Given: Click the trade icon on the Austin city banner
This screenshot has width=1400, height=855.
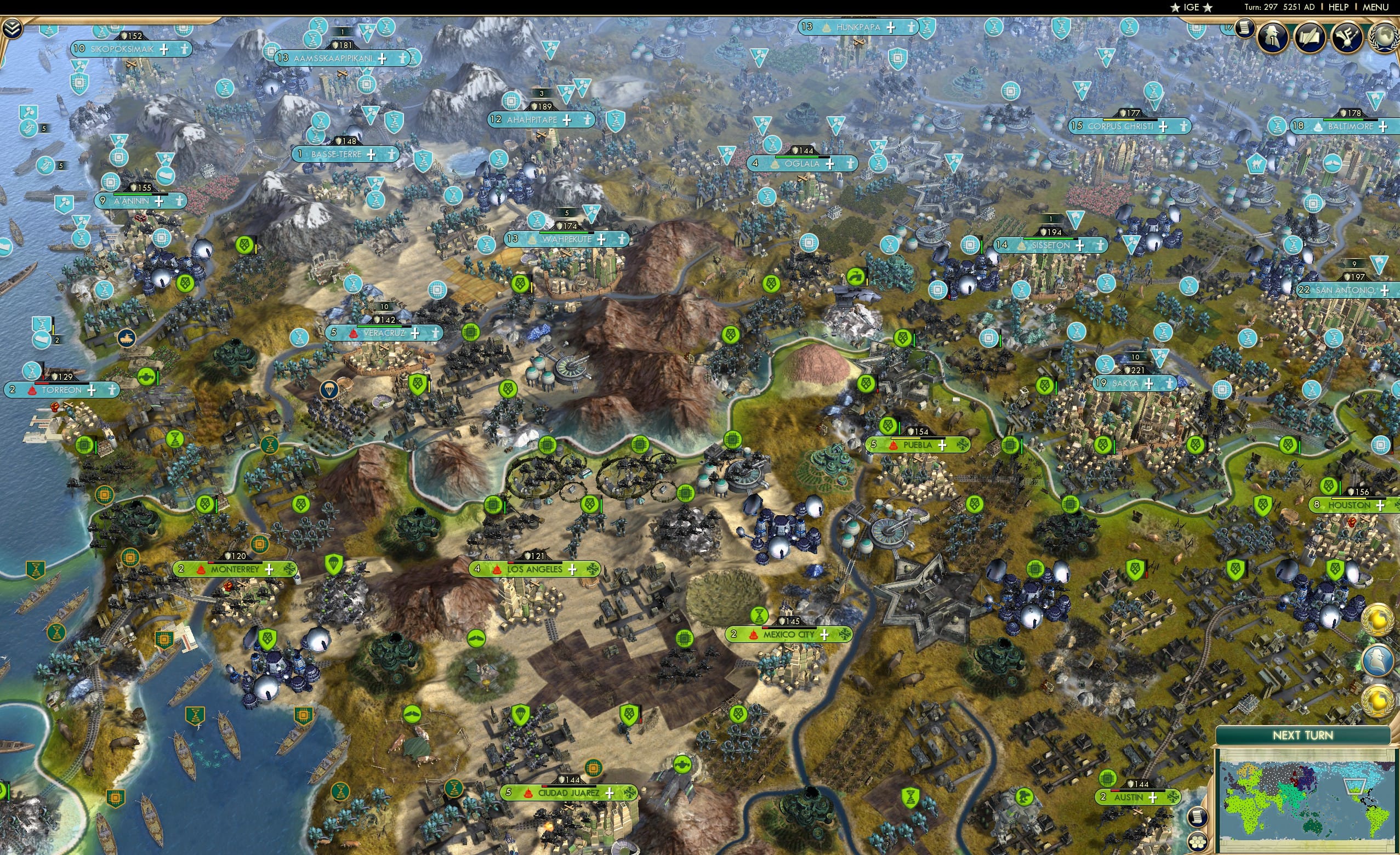Looking at the screenshot, I should click(x=1173, y=797).
